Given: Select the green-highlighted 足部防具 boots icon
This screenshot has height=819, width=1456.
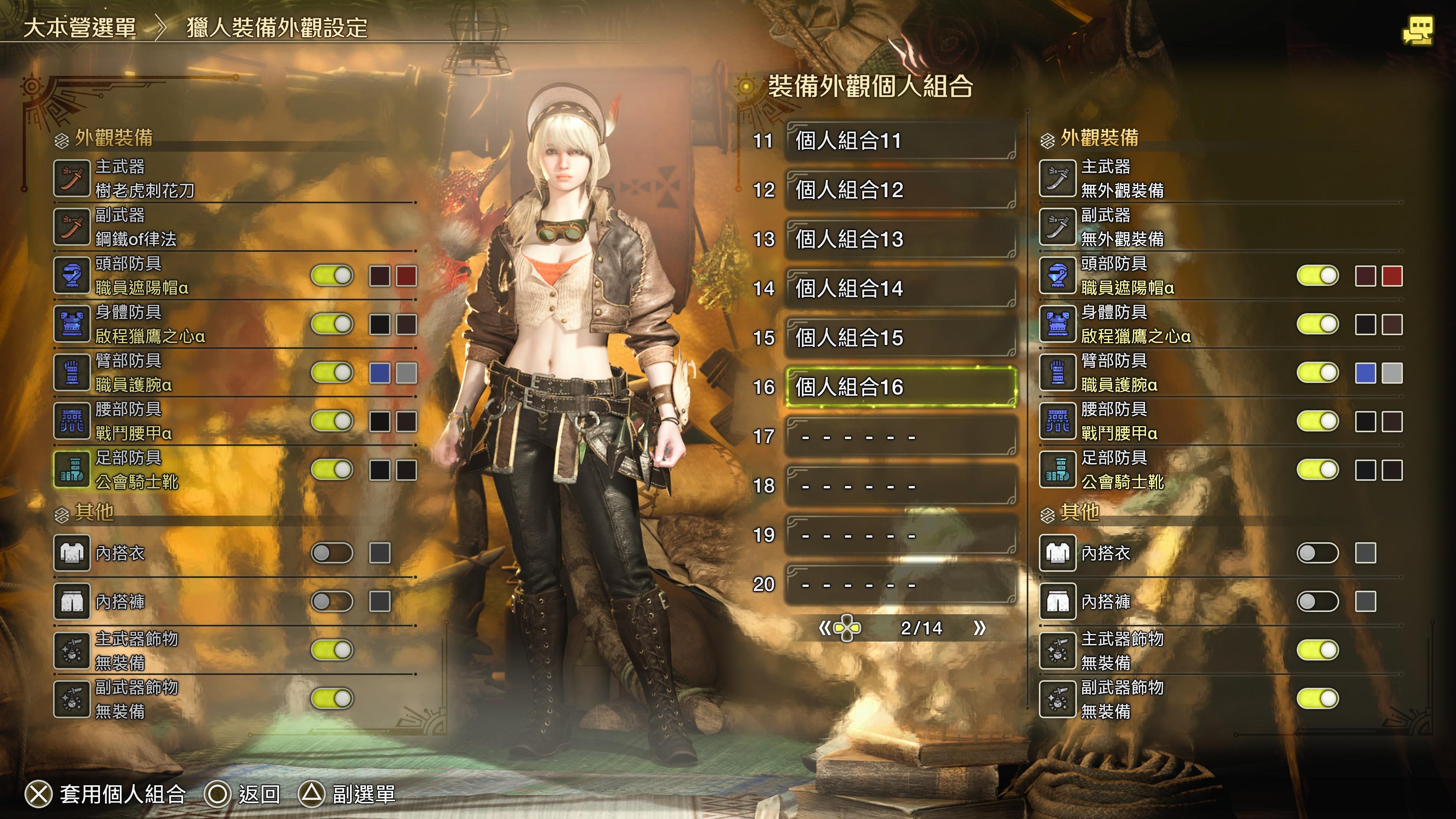Looking at the screenshot, I should pyautogui.click(x=72, y=470).
